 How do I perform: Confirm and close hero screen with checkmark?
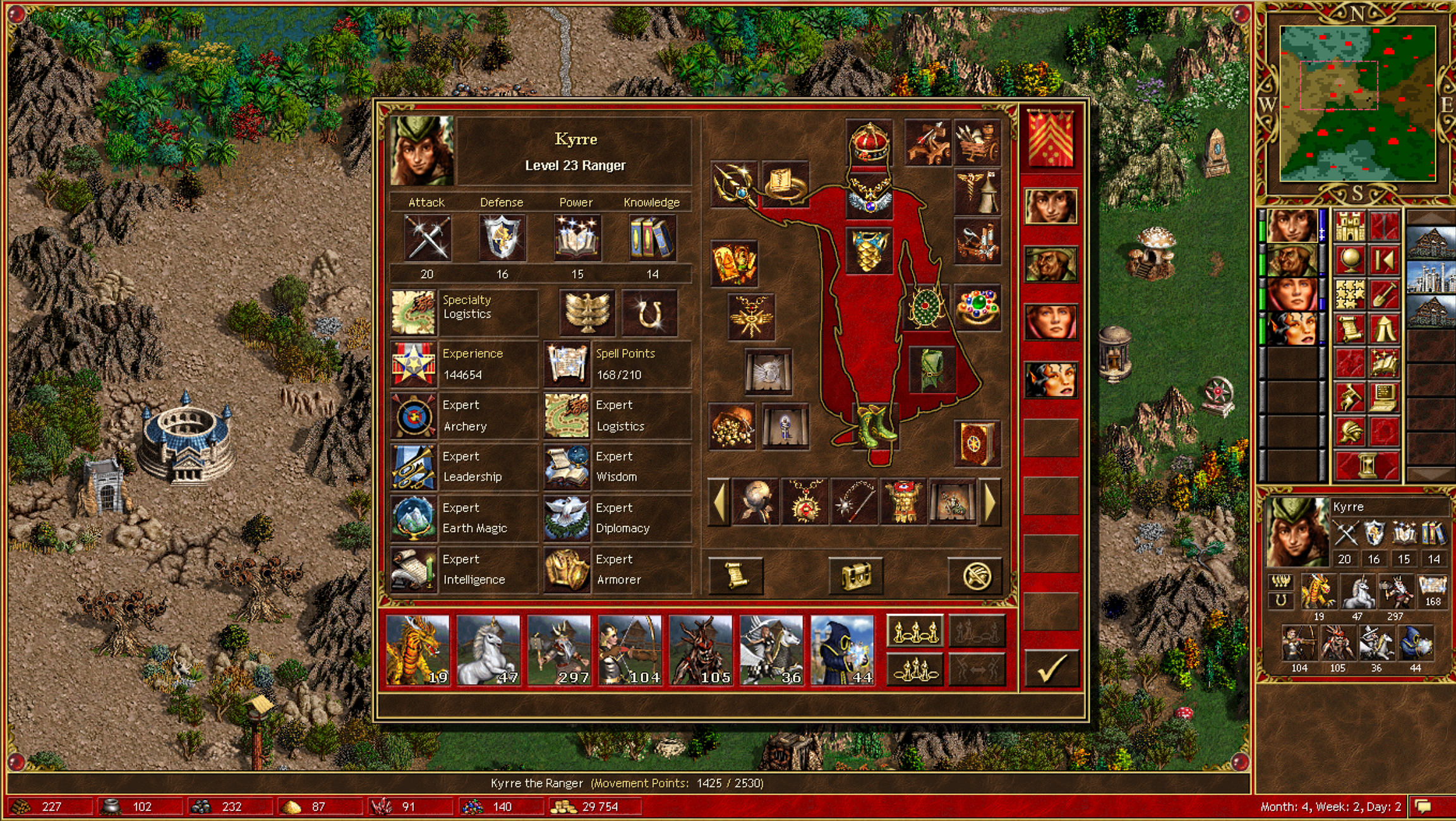(x=1050, y=668)
